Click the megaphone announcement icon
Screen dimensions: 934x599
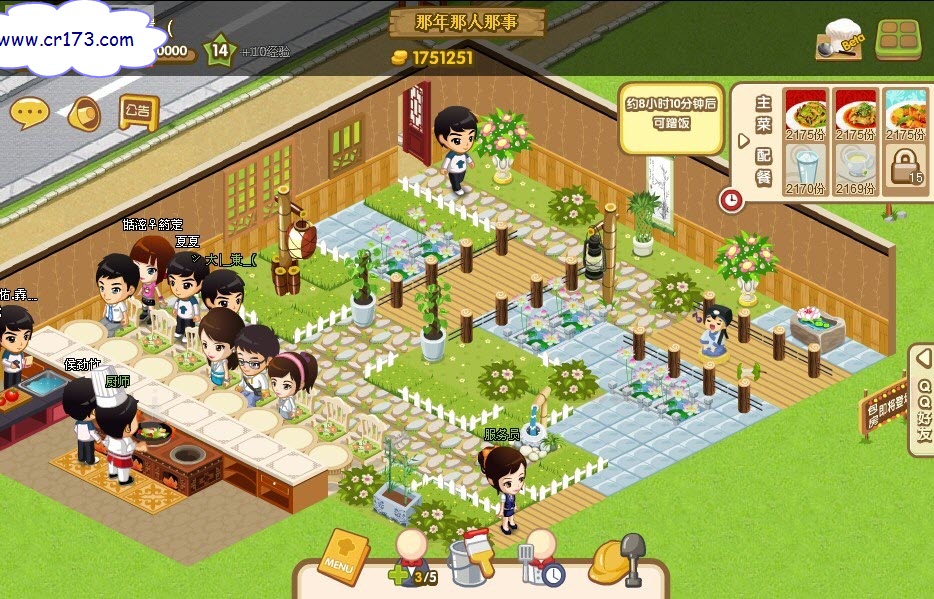(84, 113)
